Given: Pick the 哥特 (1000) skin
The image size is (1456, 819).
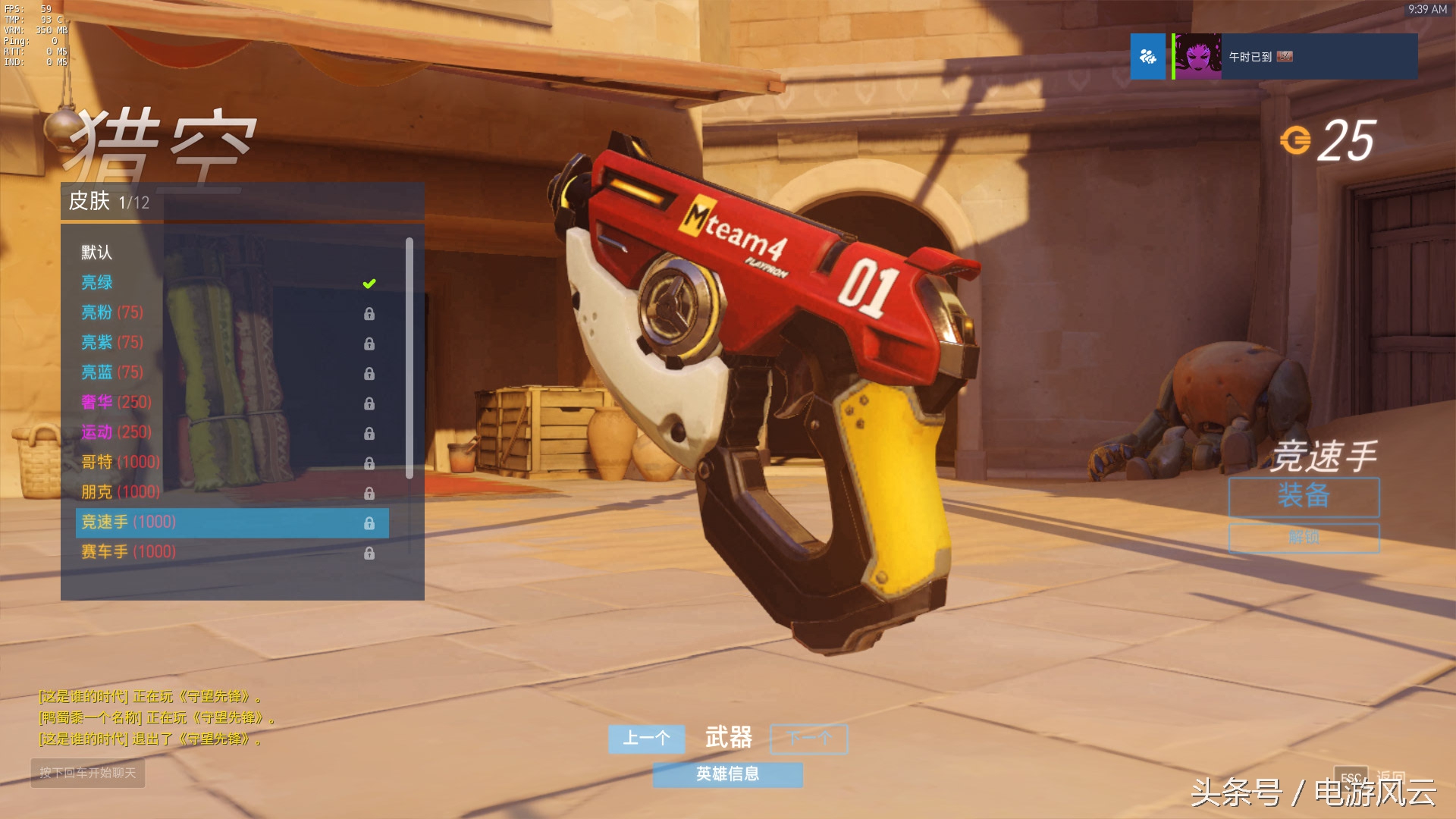Looking at the screenshot, I should click(121, 462).
